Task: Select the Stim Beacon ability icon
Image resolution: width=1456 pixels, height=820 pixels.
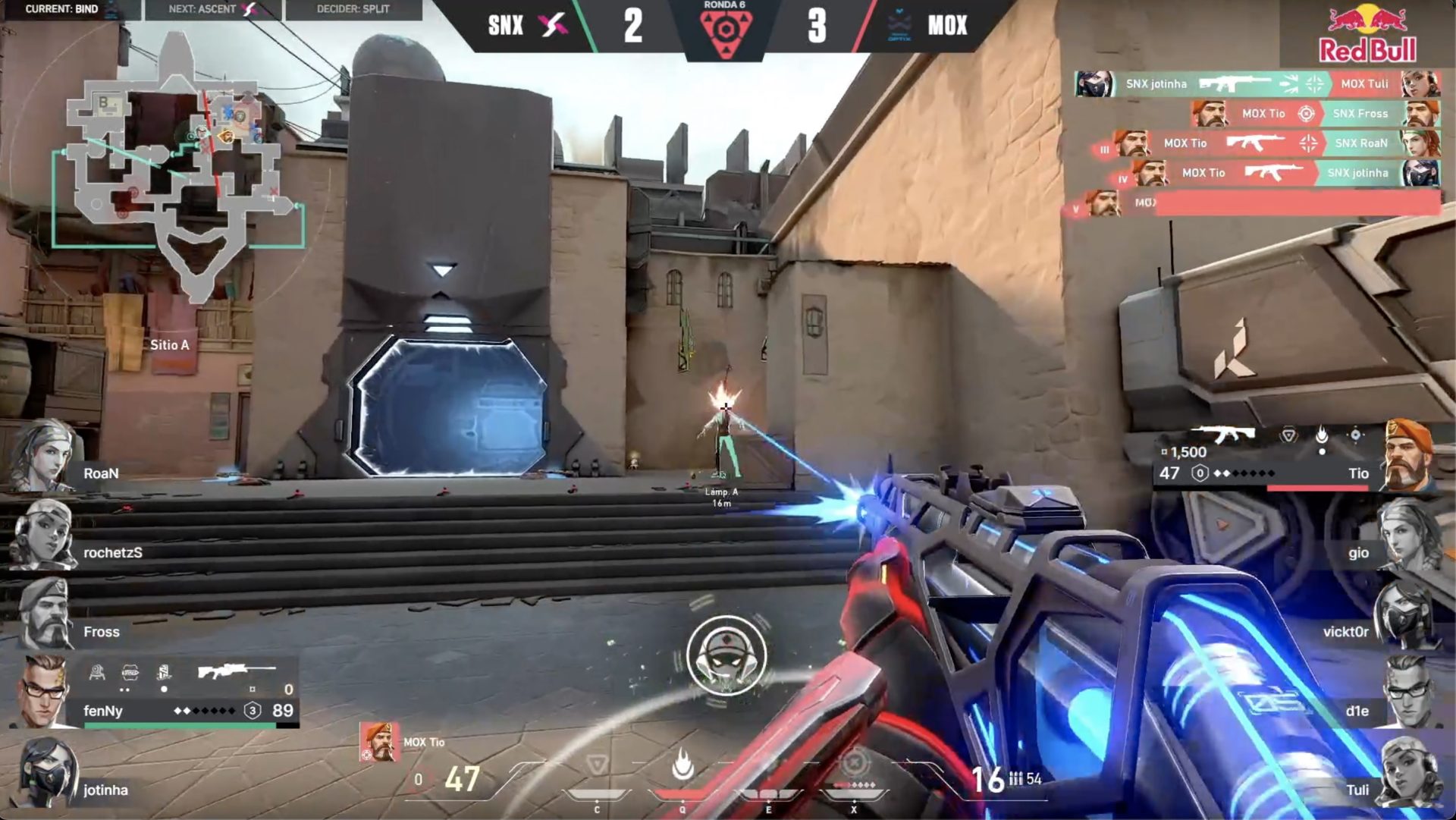Action: [x=598, y=765]
